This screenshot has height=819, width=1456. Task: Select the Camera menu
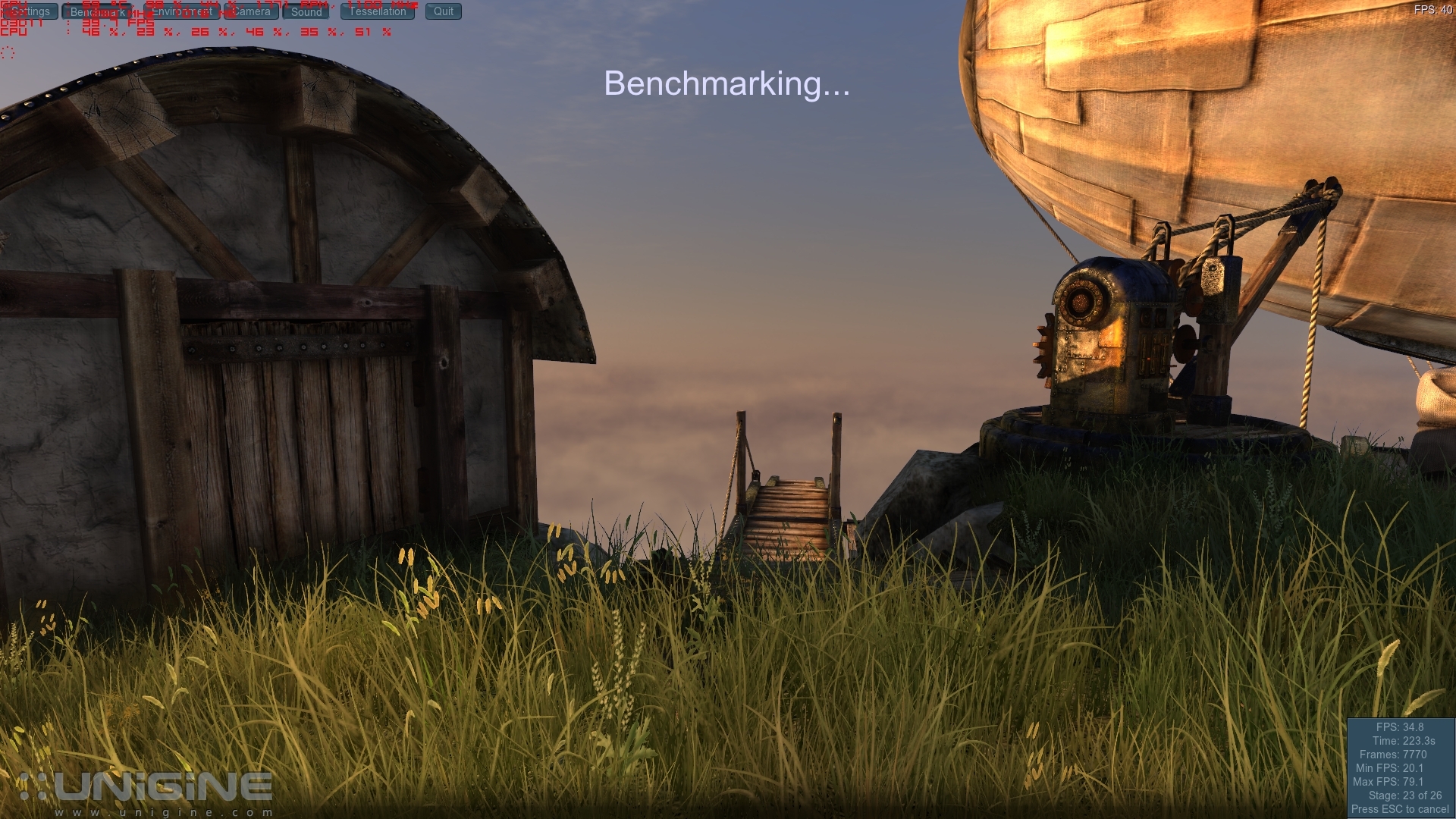(251, 11)
